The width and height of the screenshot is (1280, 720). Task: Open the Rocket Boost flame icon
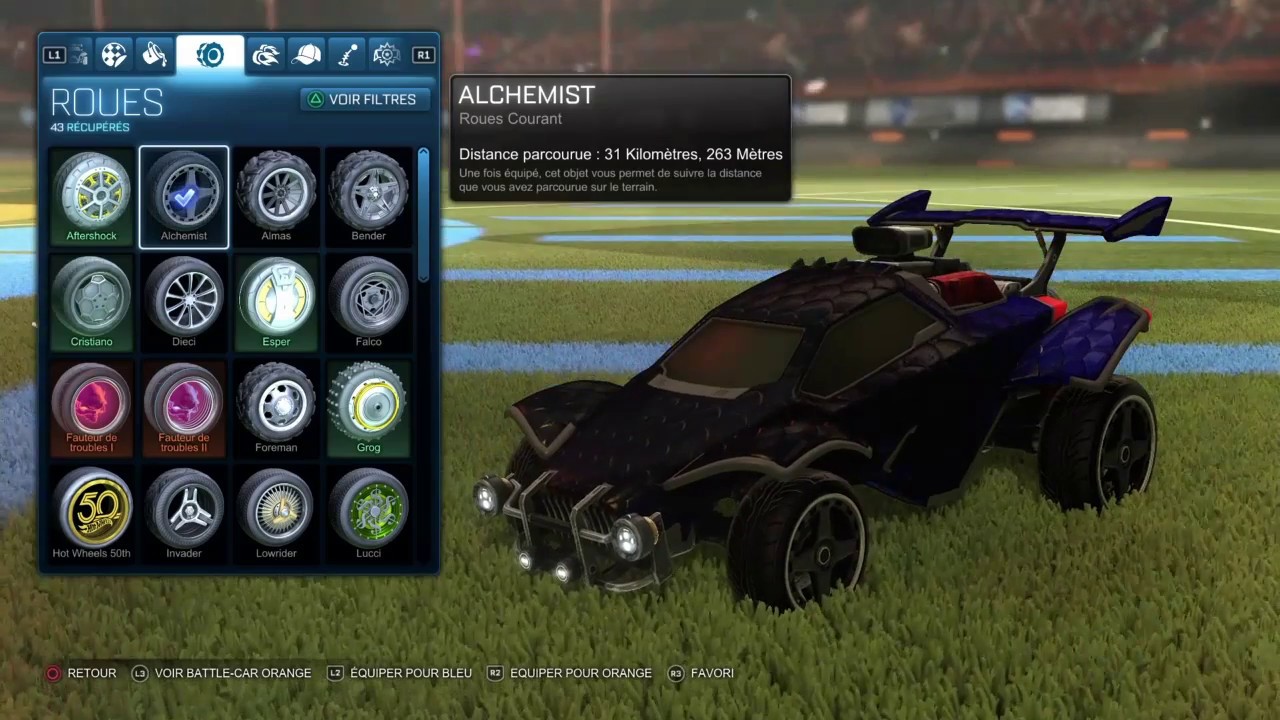[265, 55]
